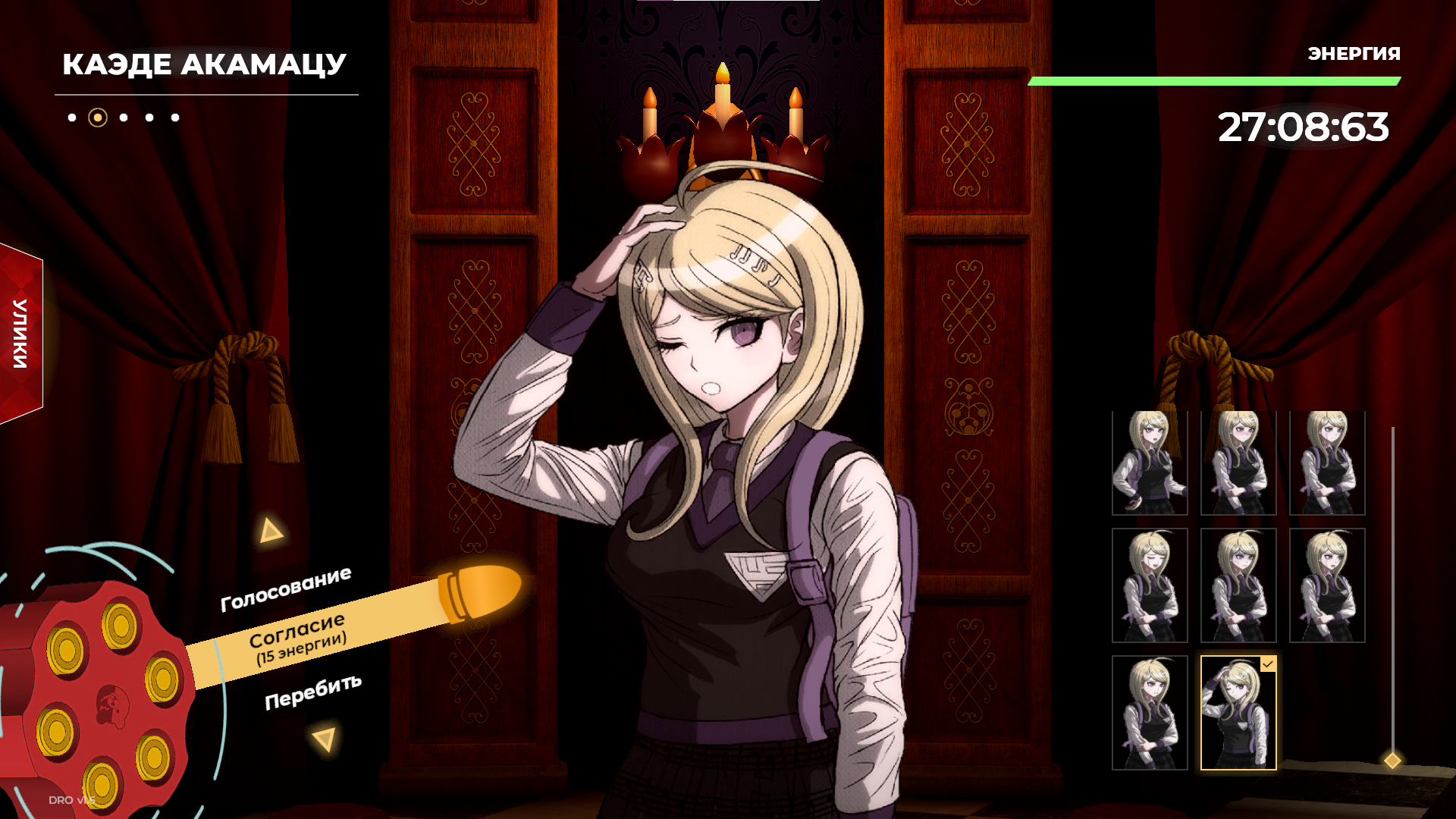1456x819 pixels.
Task: Open the УЛИКИ evidence tab
Action: tap(21, 334)
